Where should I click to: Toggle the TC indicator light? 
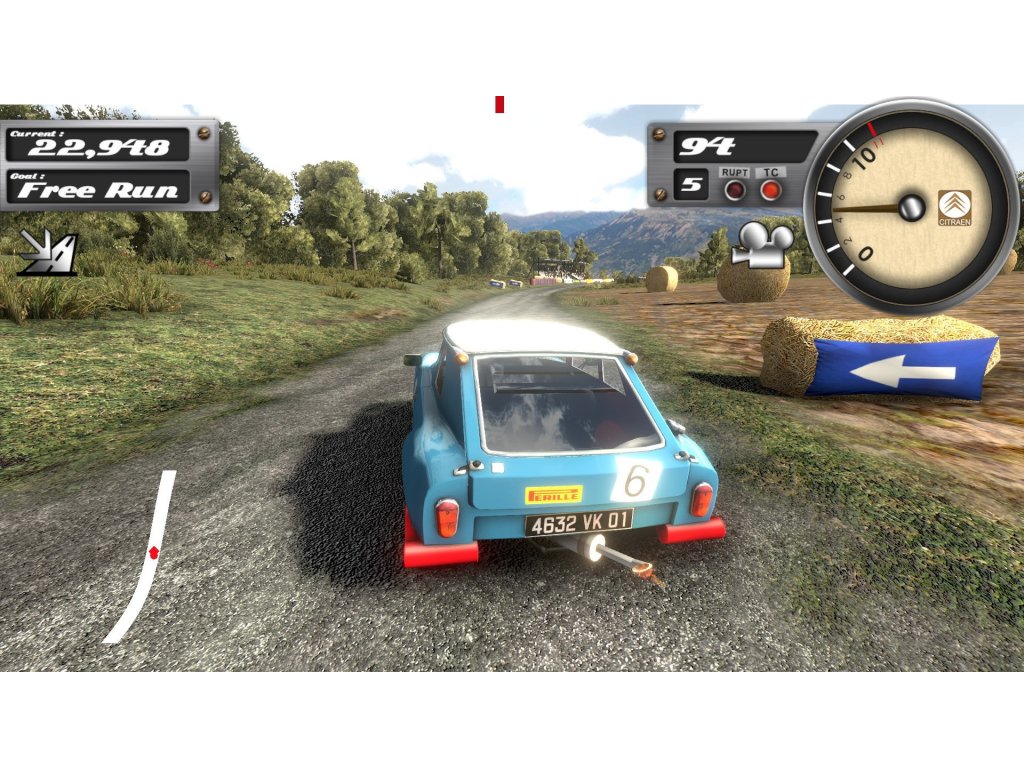coord(770,189)
